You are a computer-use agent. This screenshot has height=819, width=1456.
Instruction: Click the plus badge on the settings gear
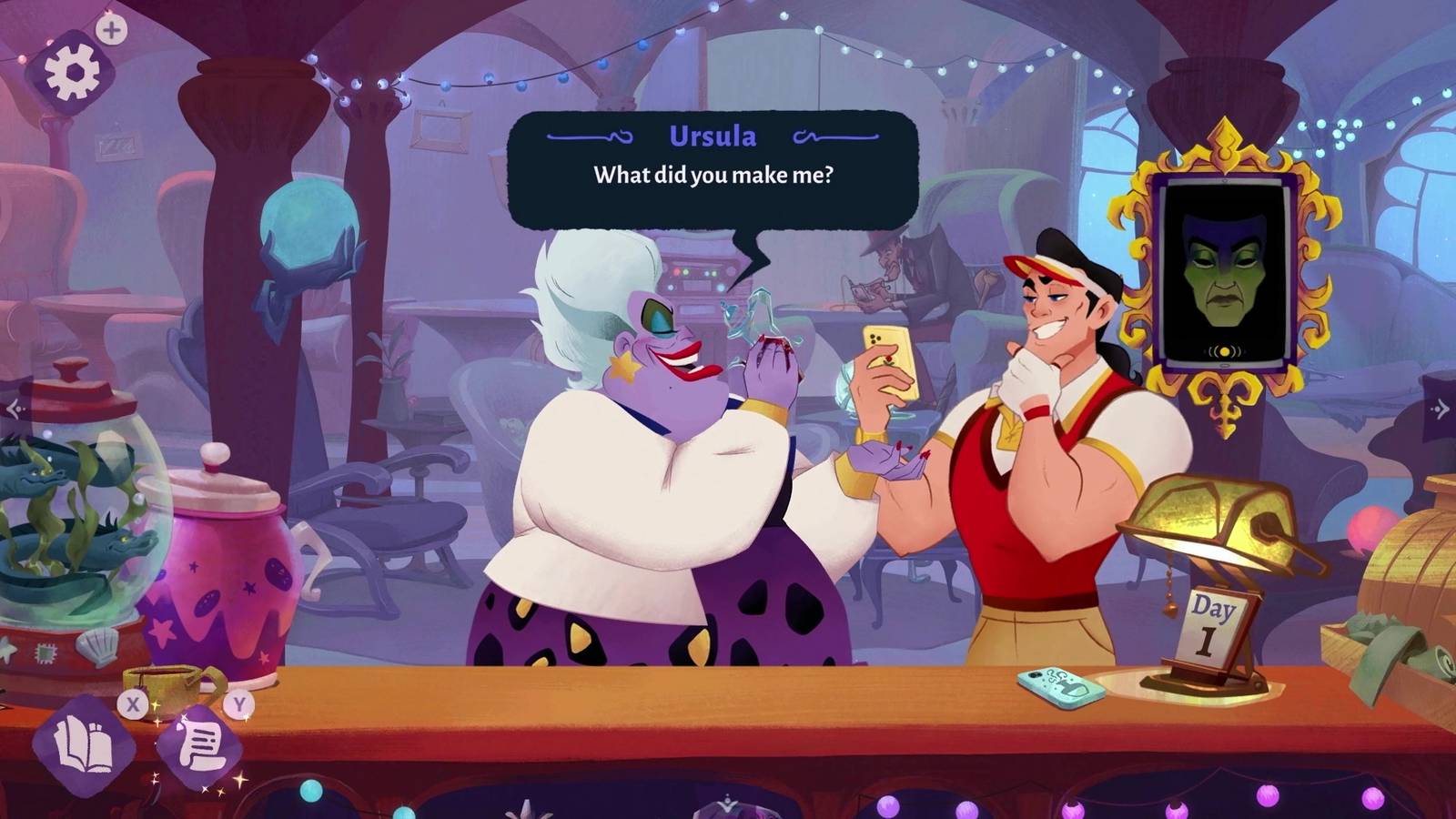pyautogui.click(x=111, y=28)
